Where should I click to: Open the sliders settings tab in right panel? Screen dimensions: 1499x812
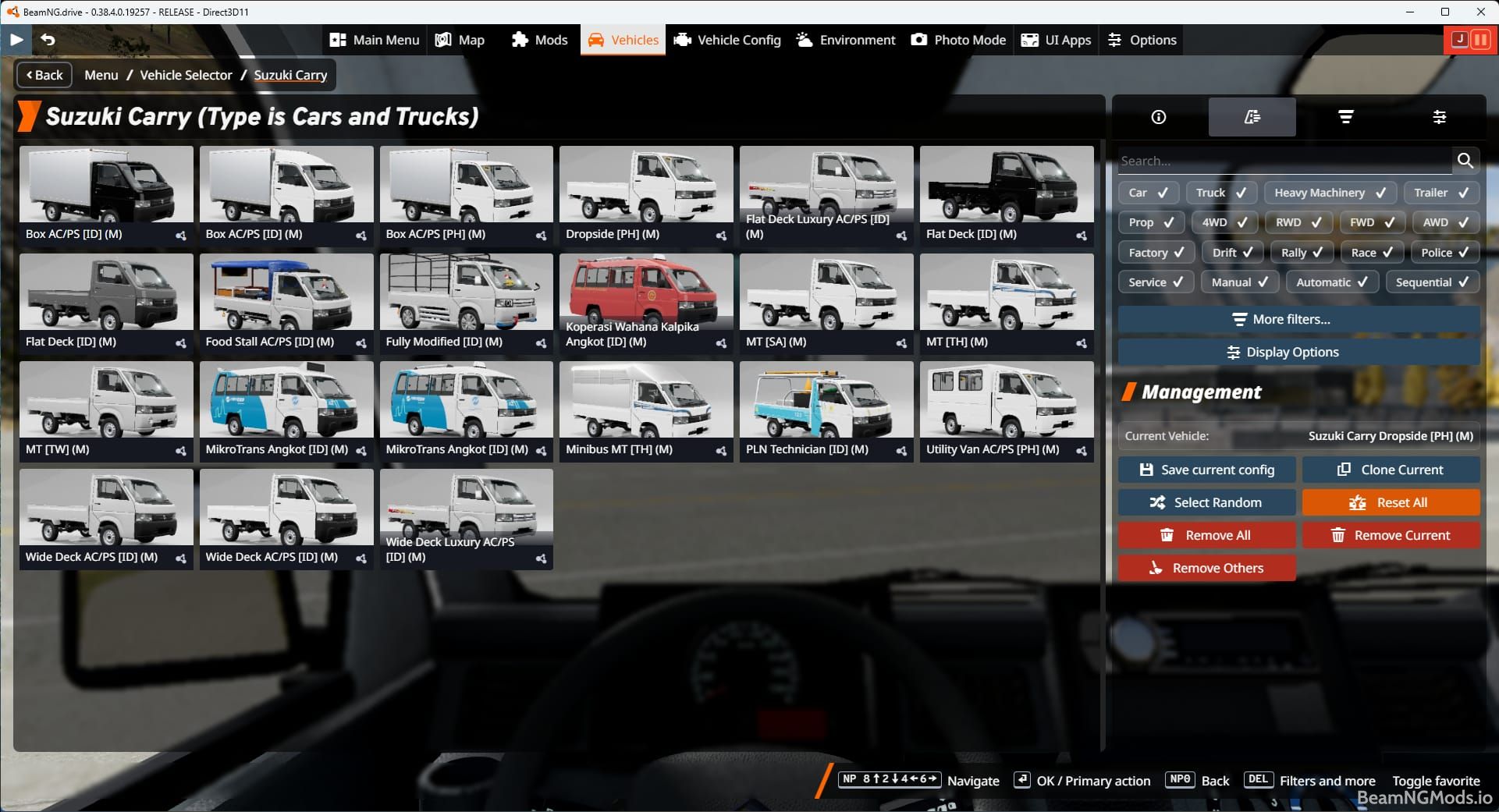[x=1440, y=117]
